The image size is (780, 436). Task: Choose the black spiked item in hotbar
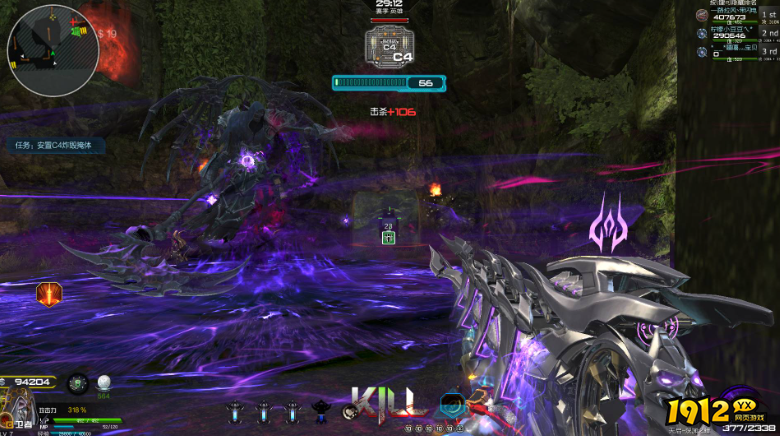coord(322,409)
